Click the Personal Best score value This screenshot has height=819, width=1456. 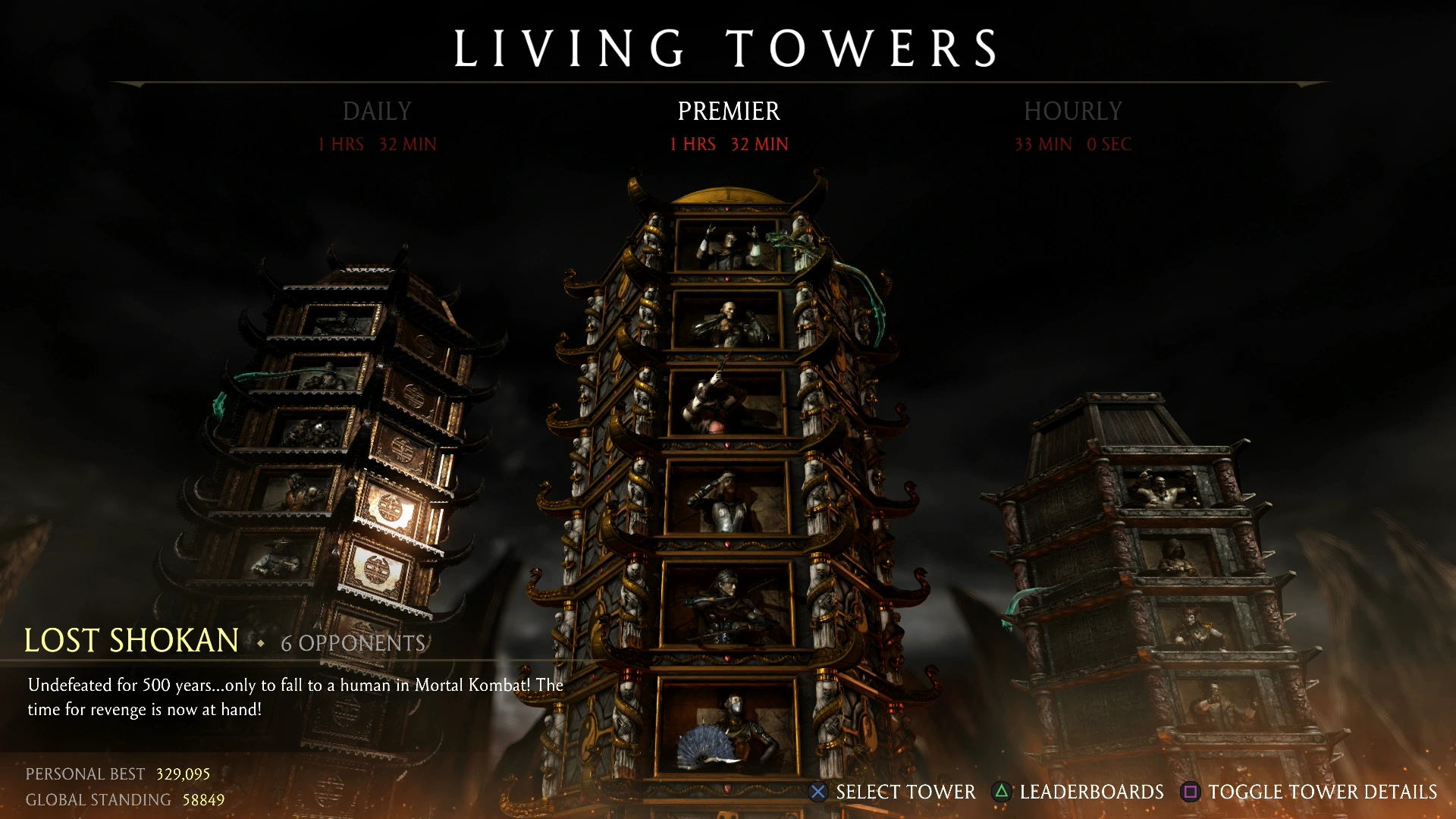182,773
